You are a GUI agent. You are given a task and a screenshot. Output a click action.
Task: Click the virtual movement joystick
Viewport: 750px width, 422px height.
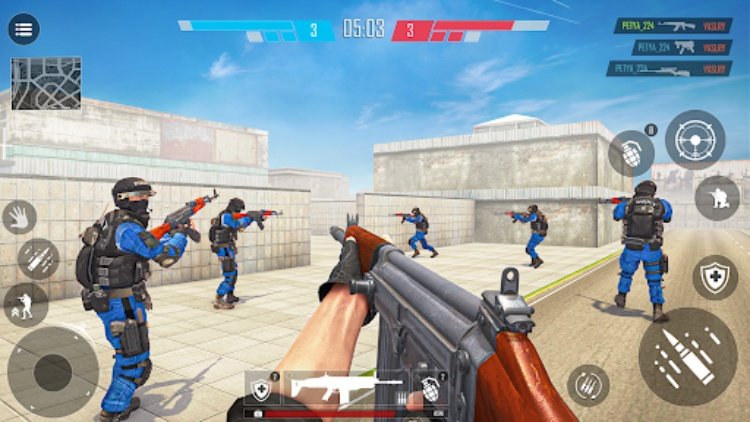(x=53, y=372)
